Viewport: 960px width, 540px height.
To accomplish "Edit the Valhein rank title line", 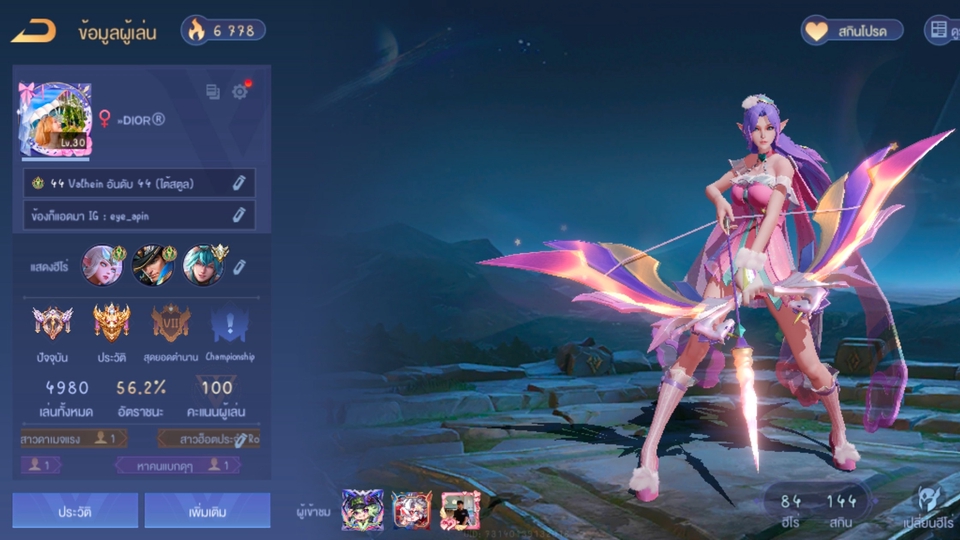I will pos(239,183).
